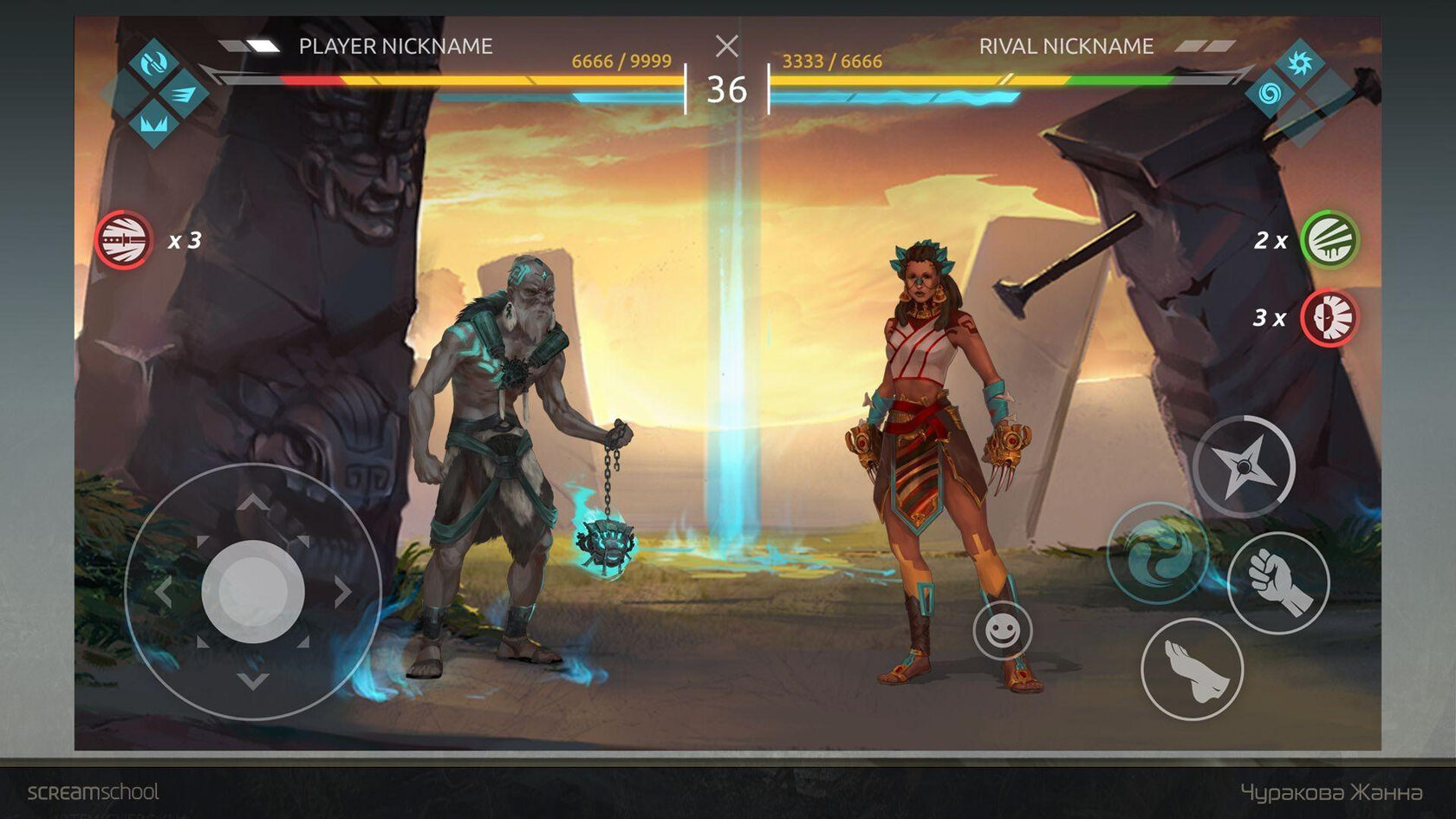Select the red sword perk icon

(x=124, y=240)
